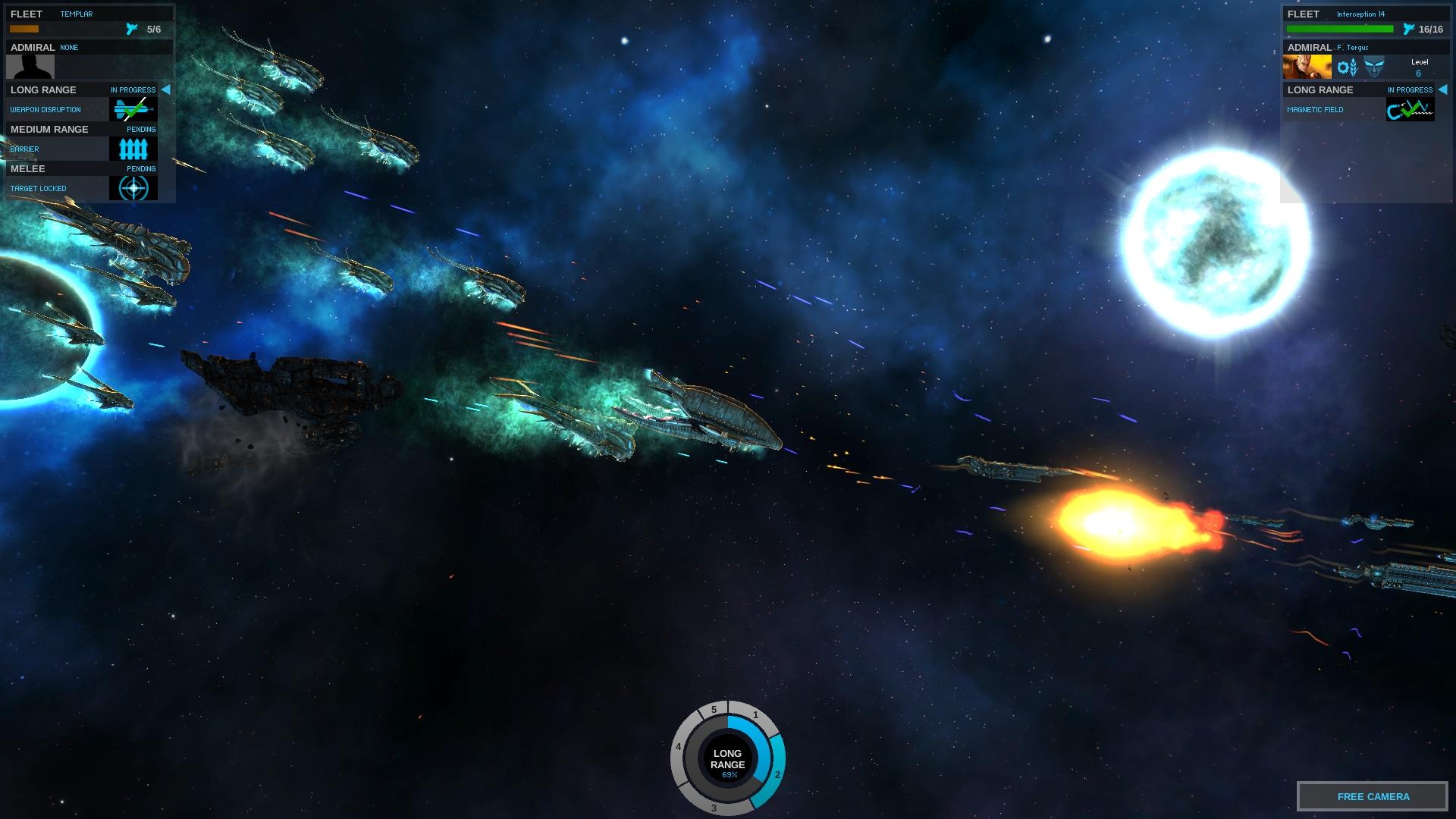1456x819 pixels.
Task: Click the empty admiral silhouette portrait
Action: 30,67
